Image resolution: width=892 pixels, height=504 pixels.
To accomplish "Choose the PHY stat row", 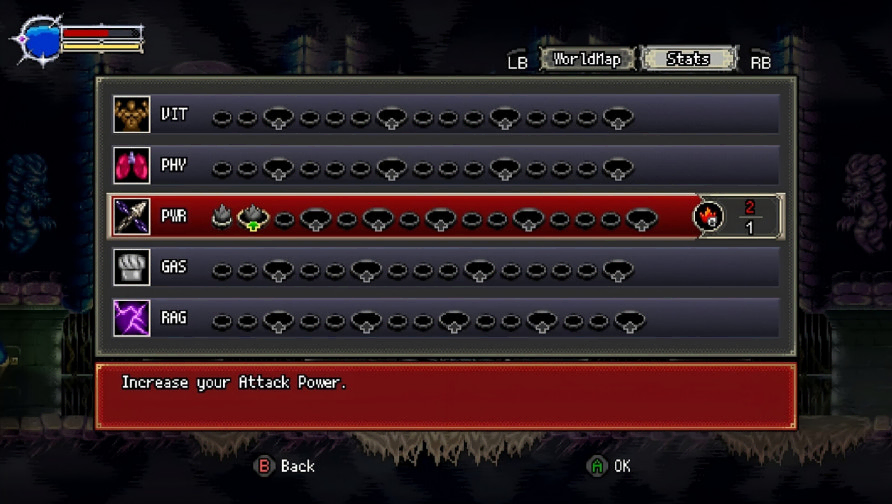I will [x=445, y=166].
